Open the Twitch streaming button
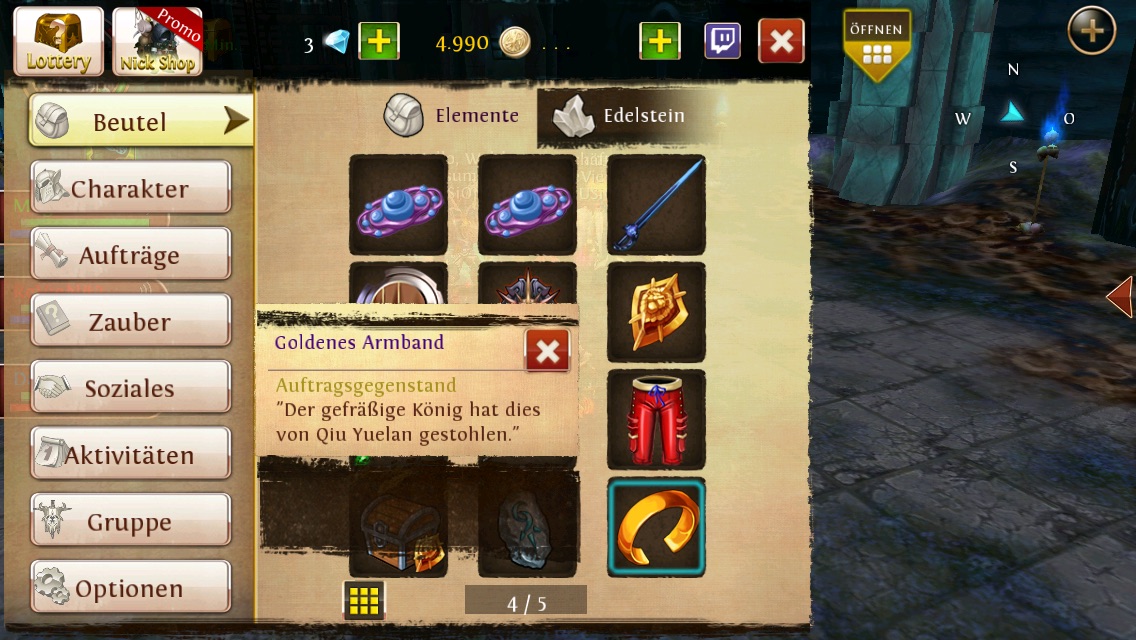This screenshot has height=640, width=1136. (722, 42)
